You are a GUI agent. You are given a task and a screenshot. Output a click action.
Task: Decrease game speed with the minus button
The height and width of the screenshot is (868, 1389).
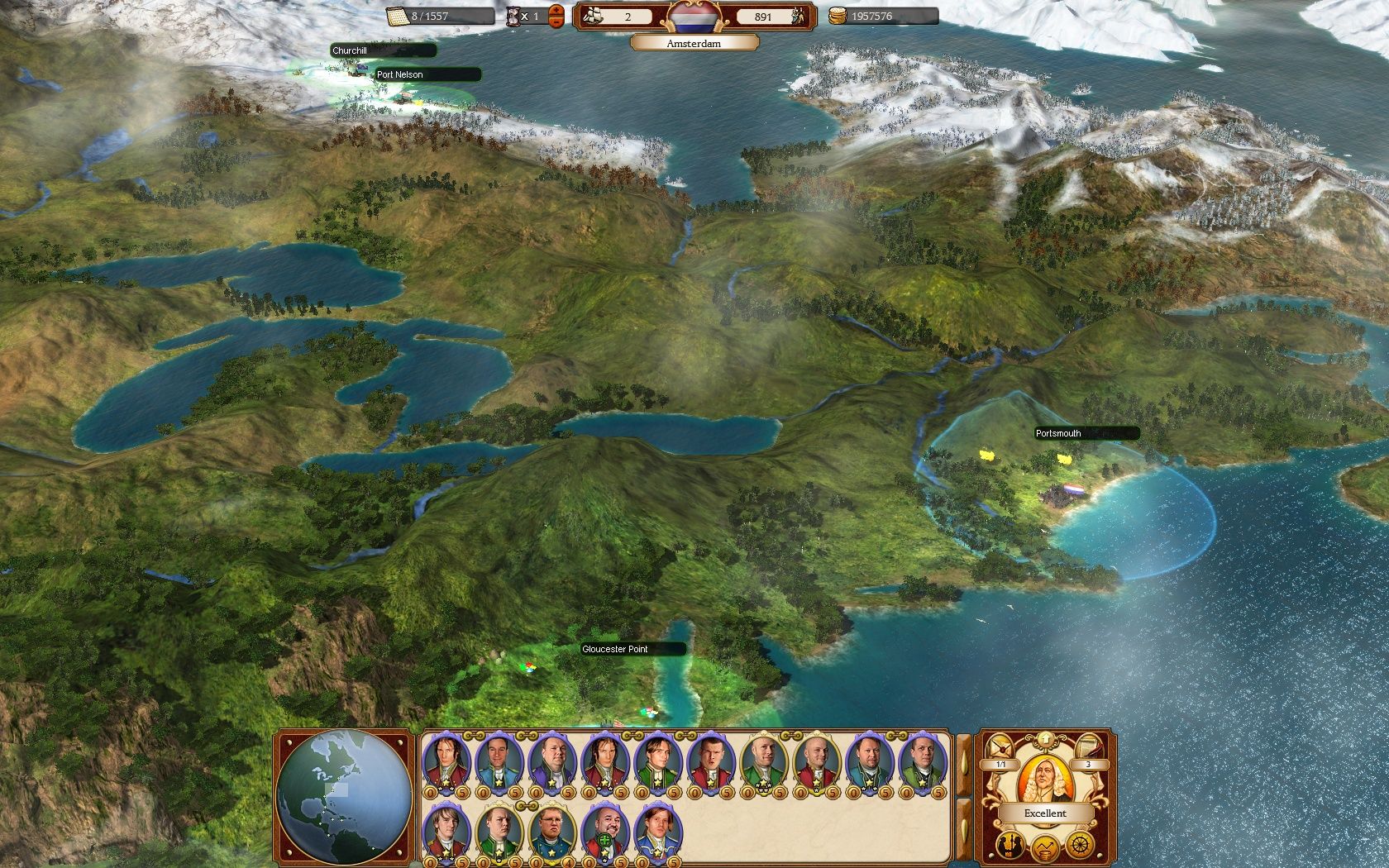[556, 21]
